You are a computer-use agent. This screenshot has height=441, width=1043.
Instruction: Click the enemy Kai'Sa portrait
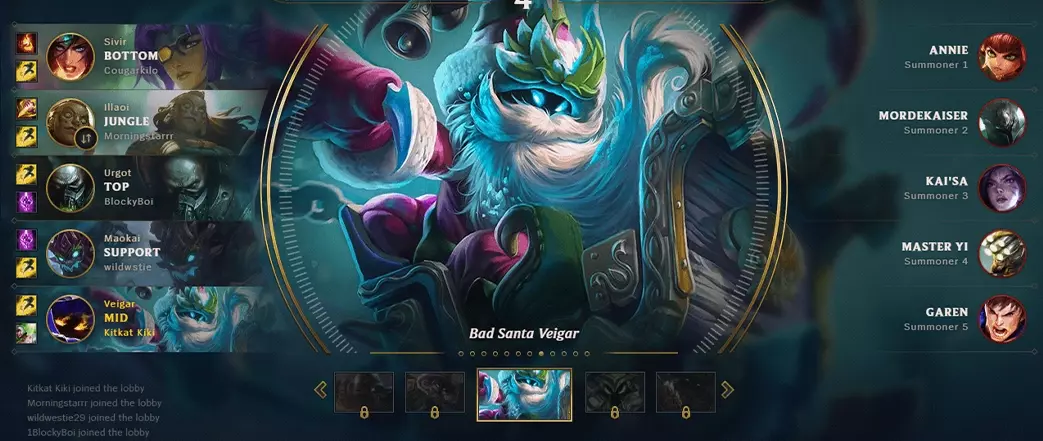point(1001,188)
